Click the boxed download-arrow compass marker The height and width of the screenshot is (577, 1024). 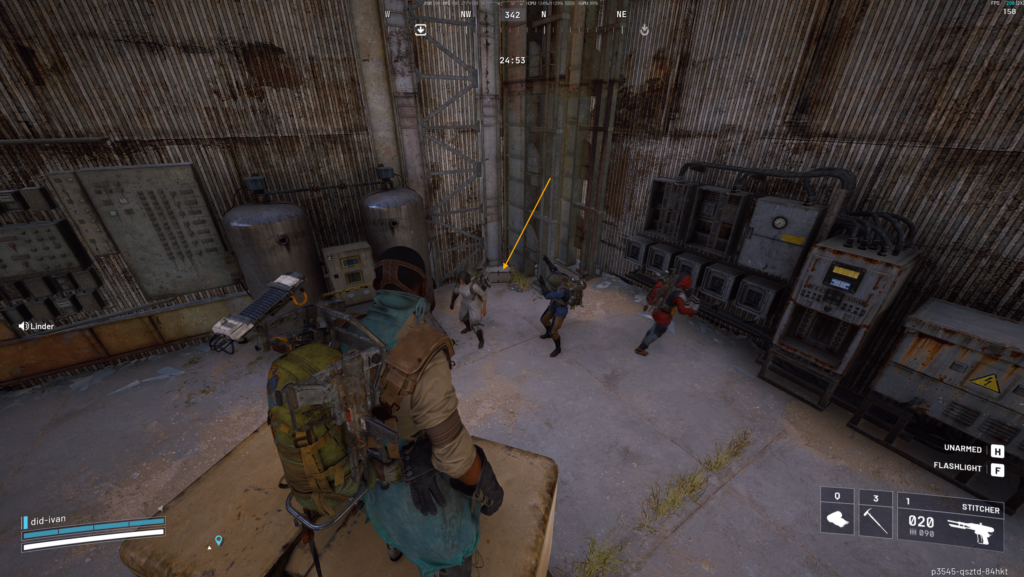[x=421, y=30]
